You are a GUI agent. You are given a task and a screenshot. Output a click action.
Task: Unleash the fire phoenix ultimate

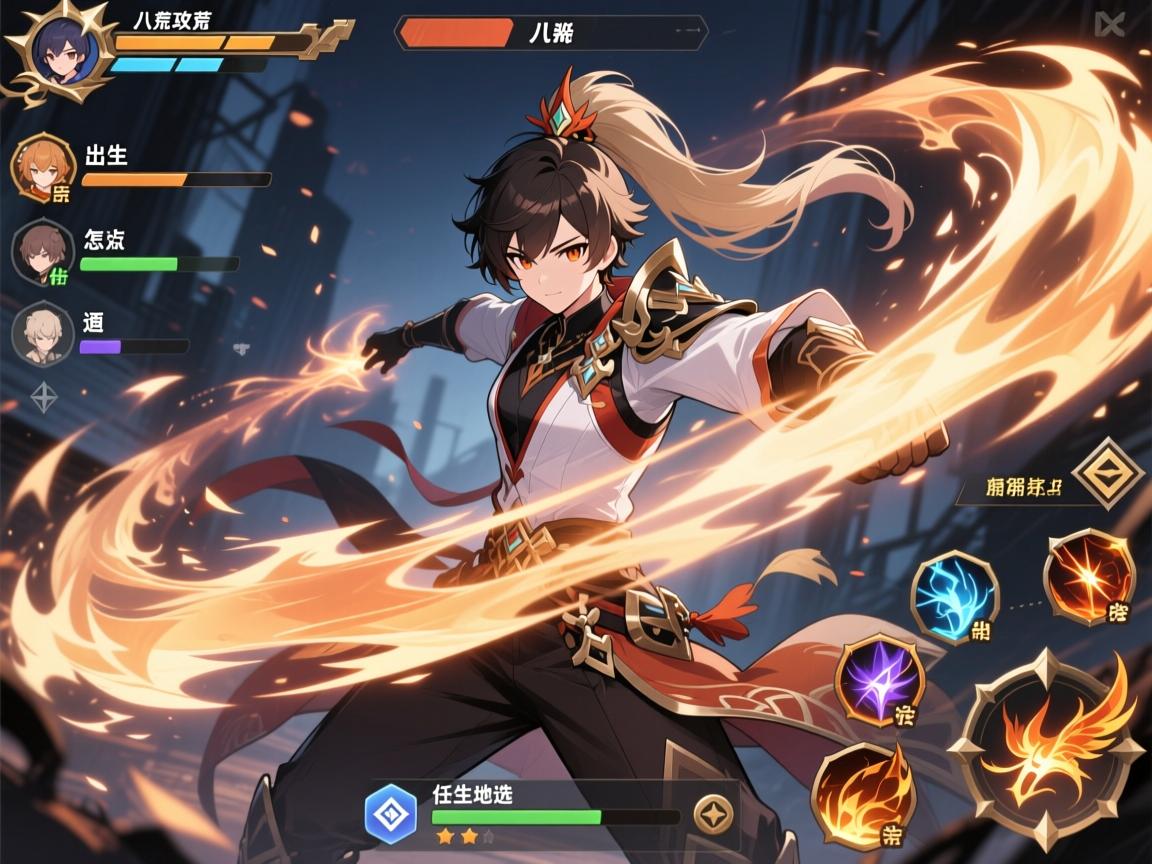(x=1046, y=750)
